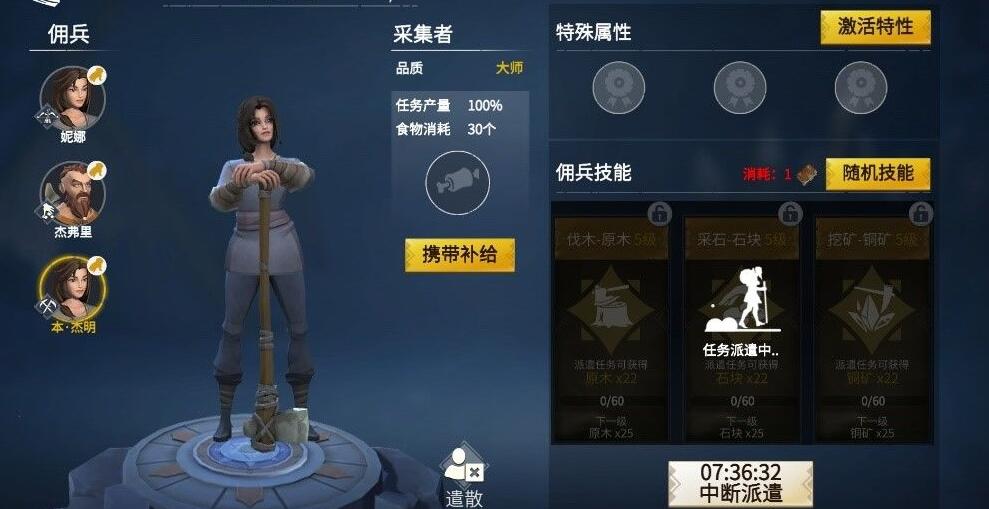The width and height of the screenshot is (989, 509).
Task: Interrupt dispatch with 中断派遣 button
Action: pos(740,482)
